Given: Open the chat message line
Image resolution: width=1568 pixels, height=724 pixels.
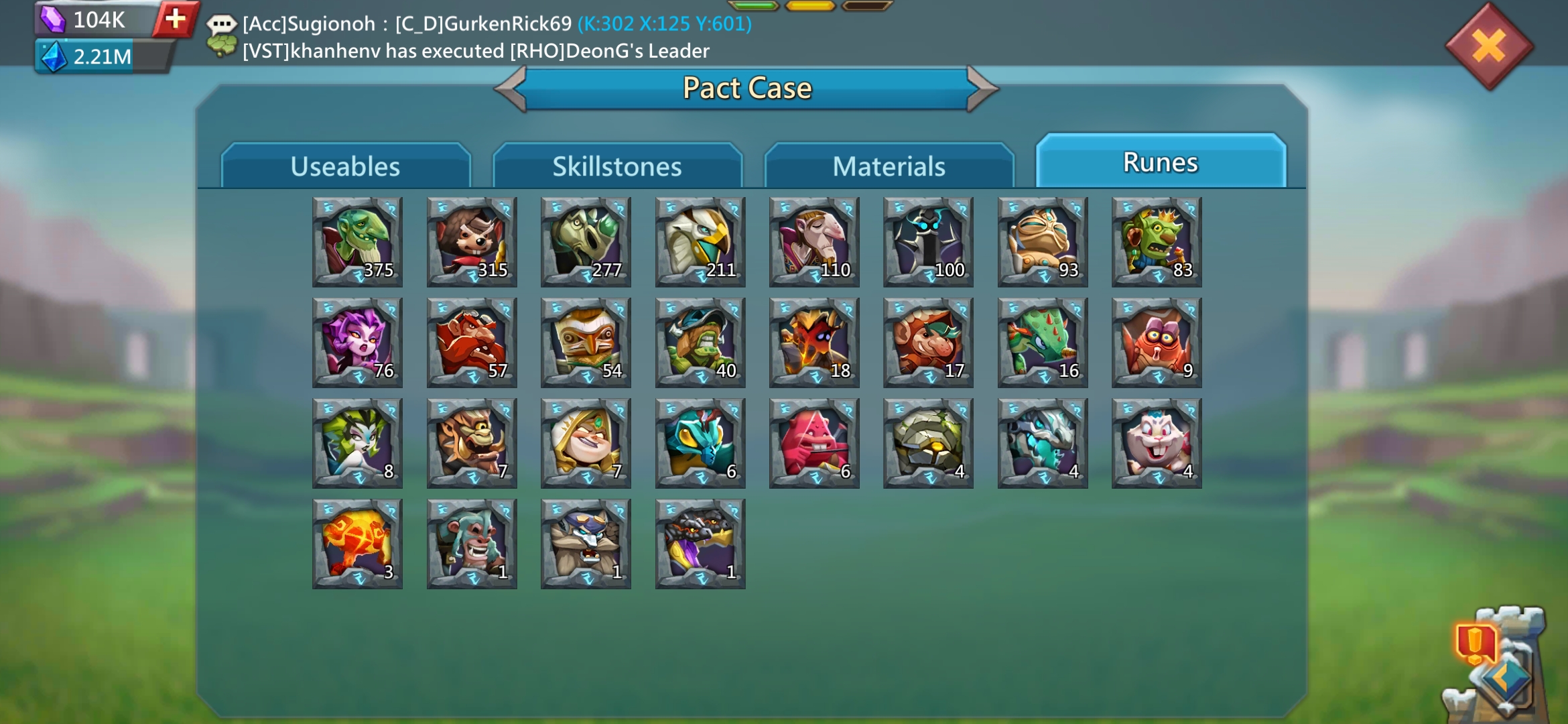Looking at the screenshot, I should pyautogui.click(x=496, y=24).
